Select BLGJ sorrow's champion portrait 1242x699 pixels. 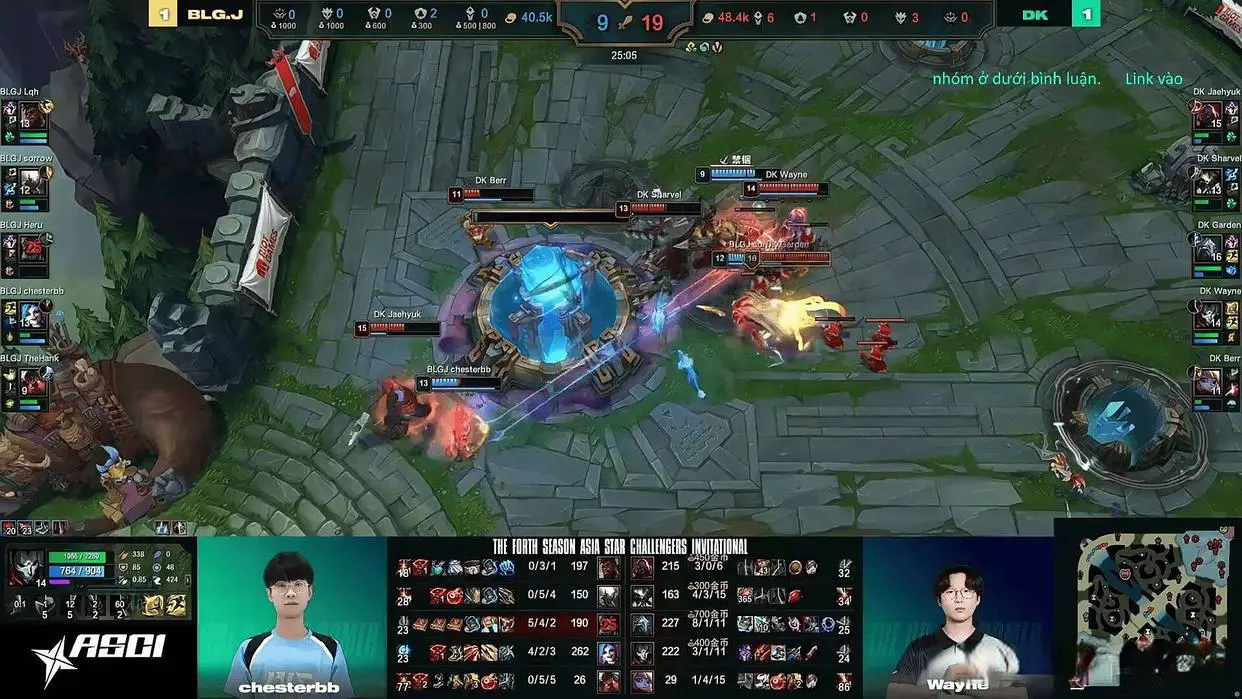(30, 178)
